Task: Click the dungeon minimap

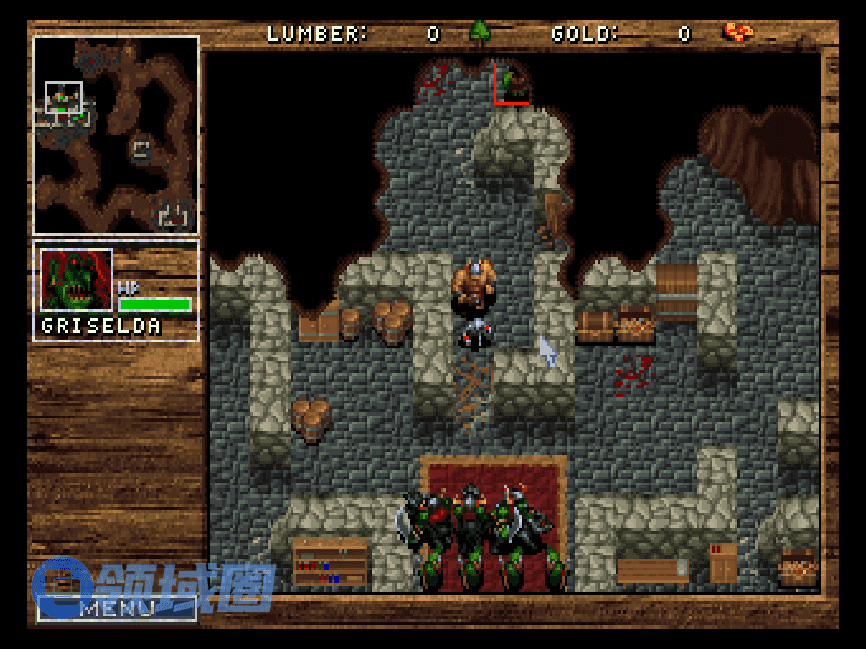Action: pos(116,136)
